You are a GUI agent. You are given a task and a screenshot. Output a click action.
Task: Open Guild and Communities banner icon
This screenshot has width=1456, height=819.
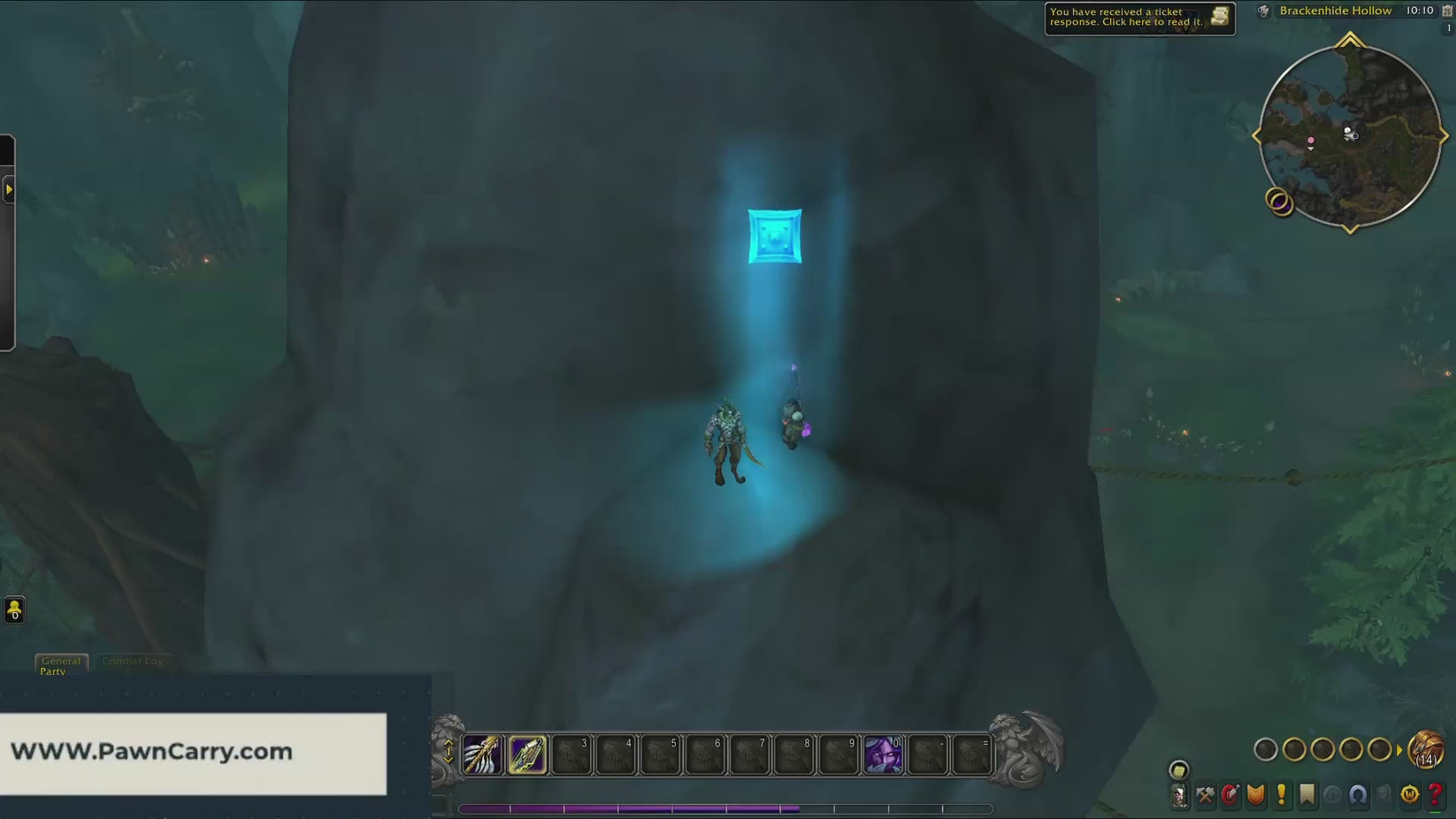click(1307, 794)
